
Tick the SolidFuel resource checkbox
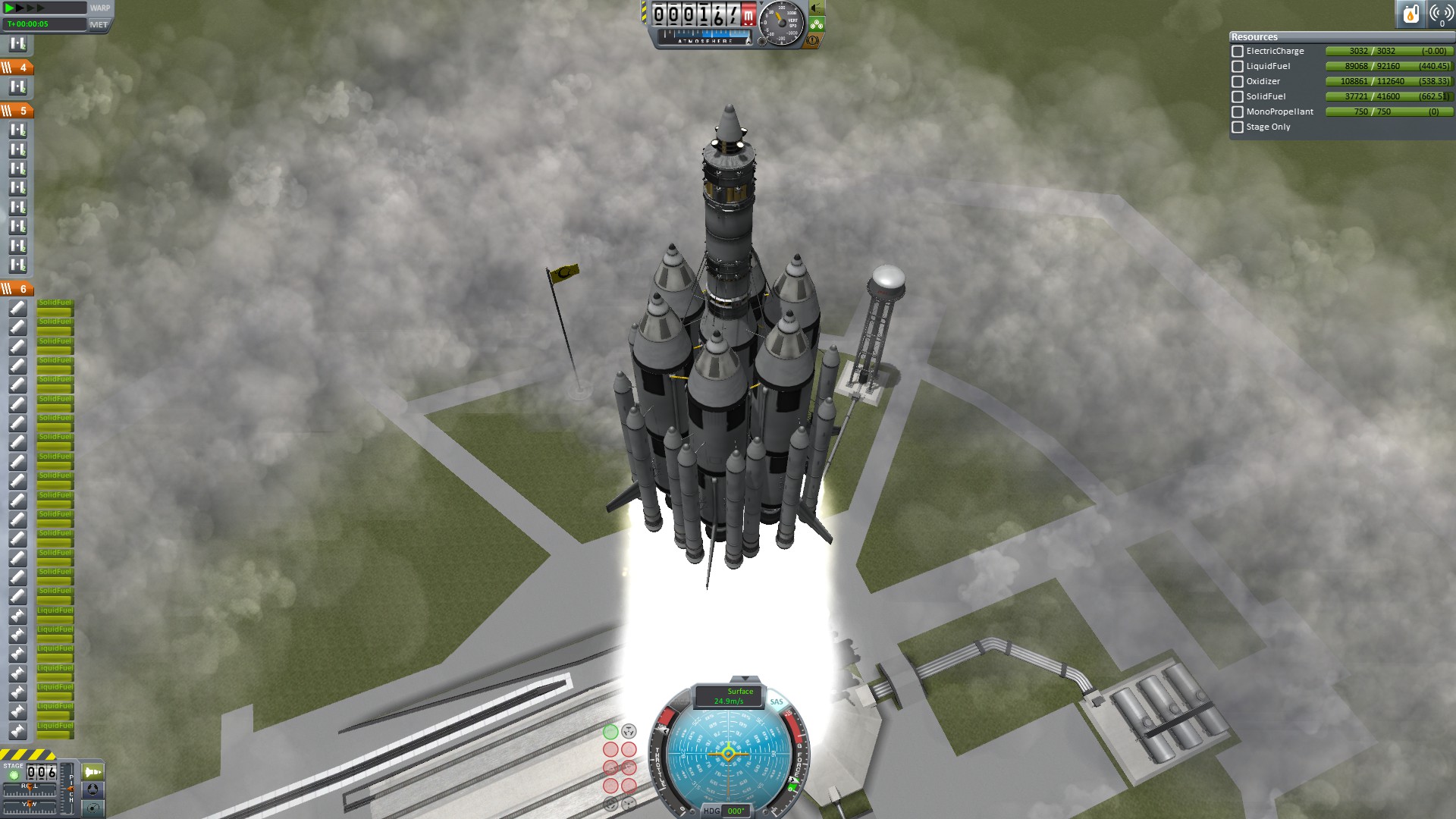click(x=1238, y=97)
